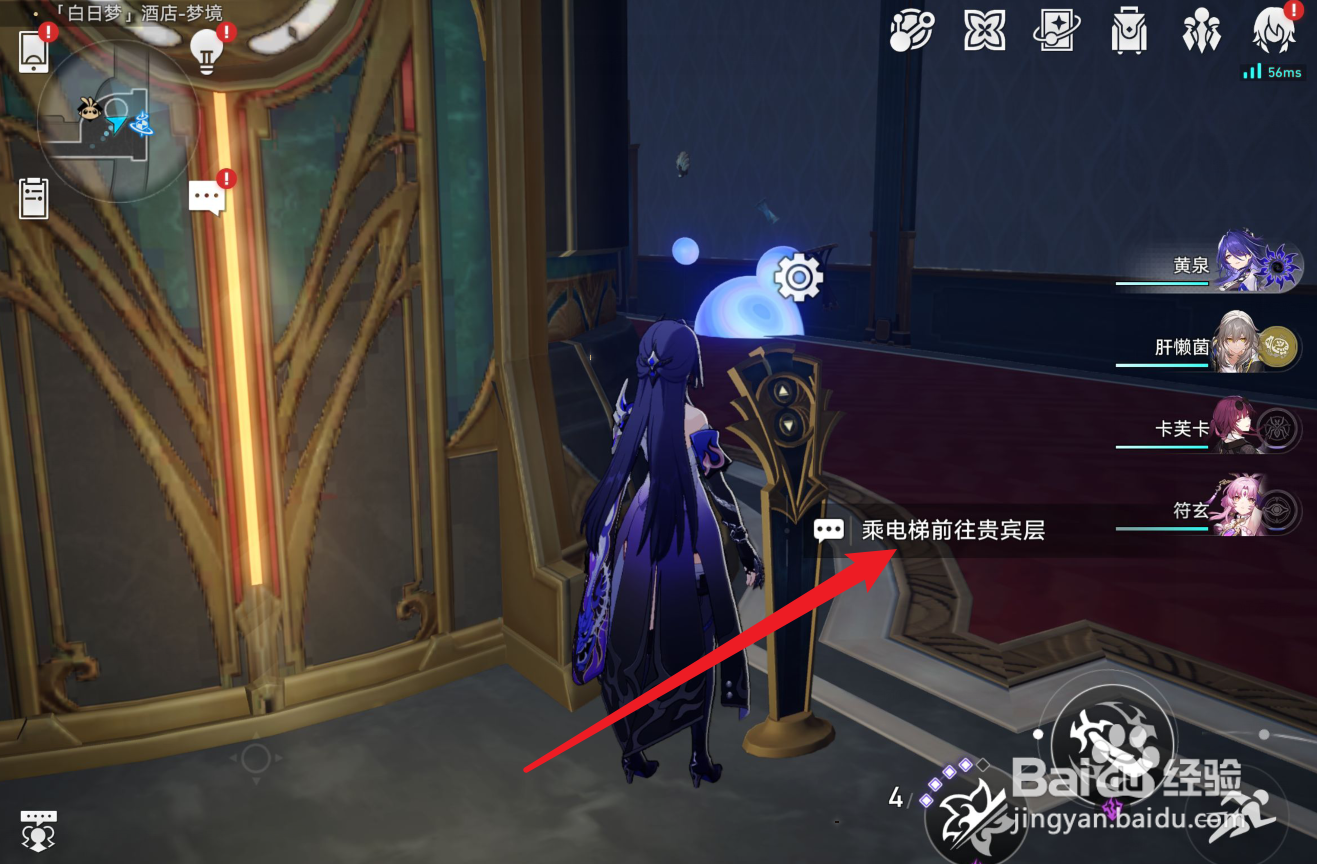Image resolution: width=1317 pixels, height=864 pixels.
Task: Open the character lineup icon
Action: point(1200,31)
